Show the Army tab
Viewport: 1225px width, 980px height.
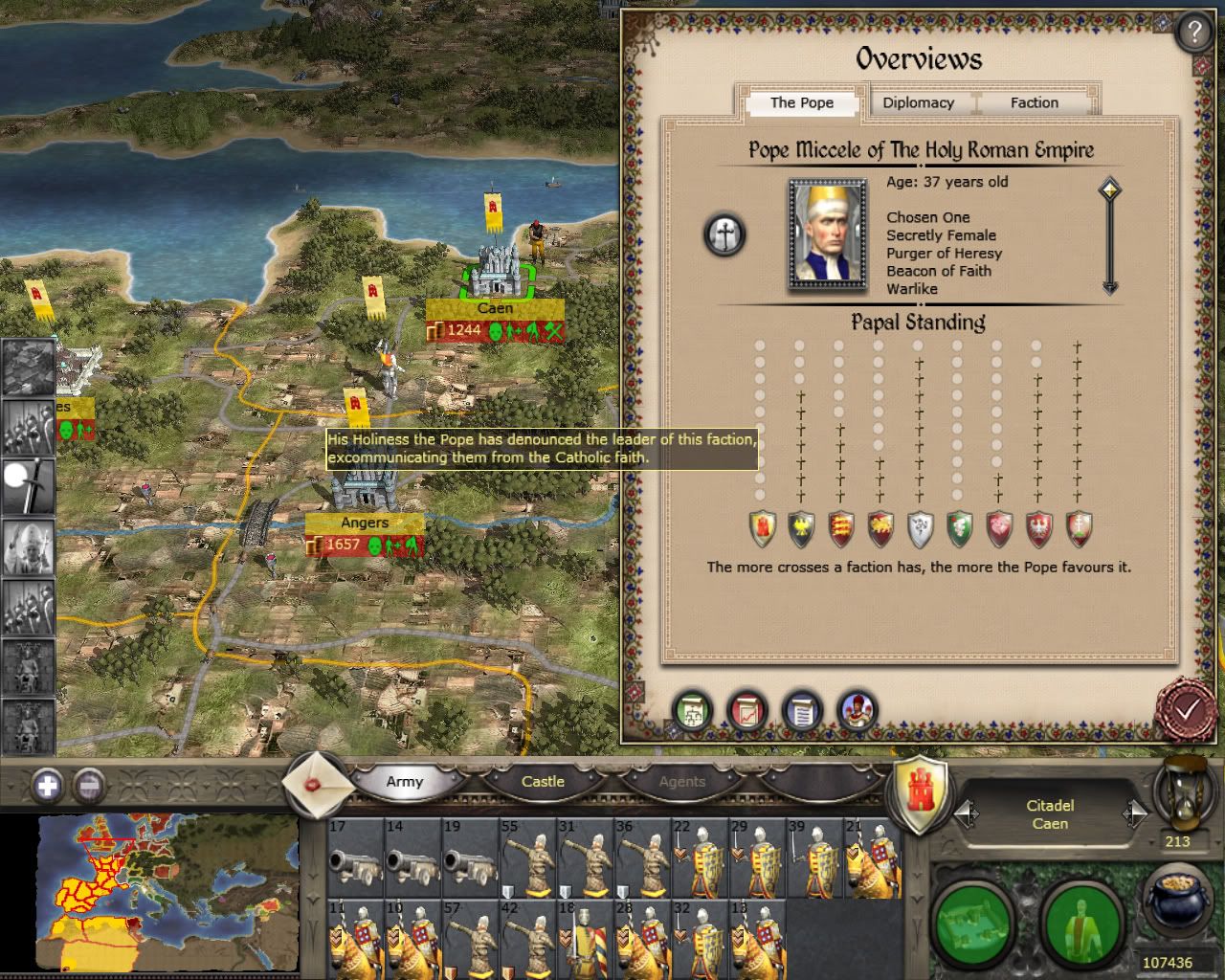point(404,782)
